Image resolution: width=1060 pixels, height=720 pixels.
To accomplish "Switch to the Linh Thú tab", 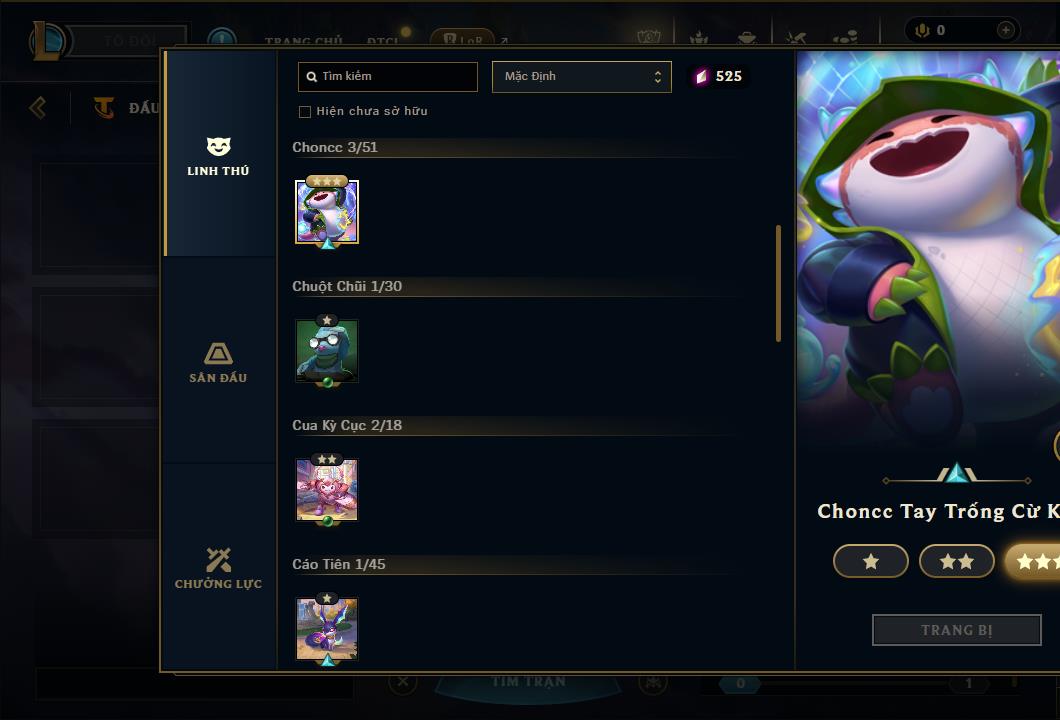I will [x=218, y=156].
